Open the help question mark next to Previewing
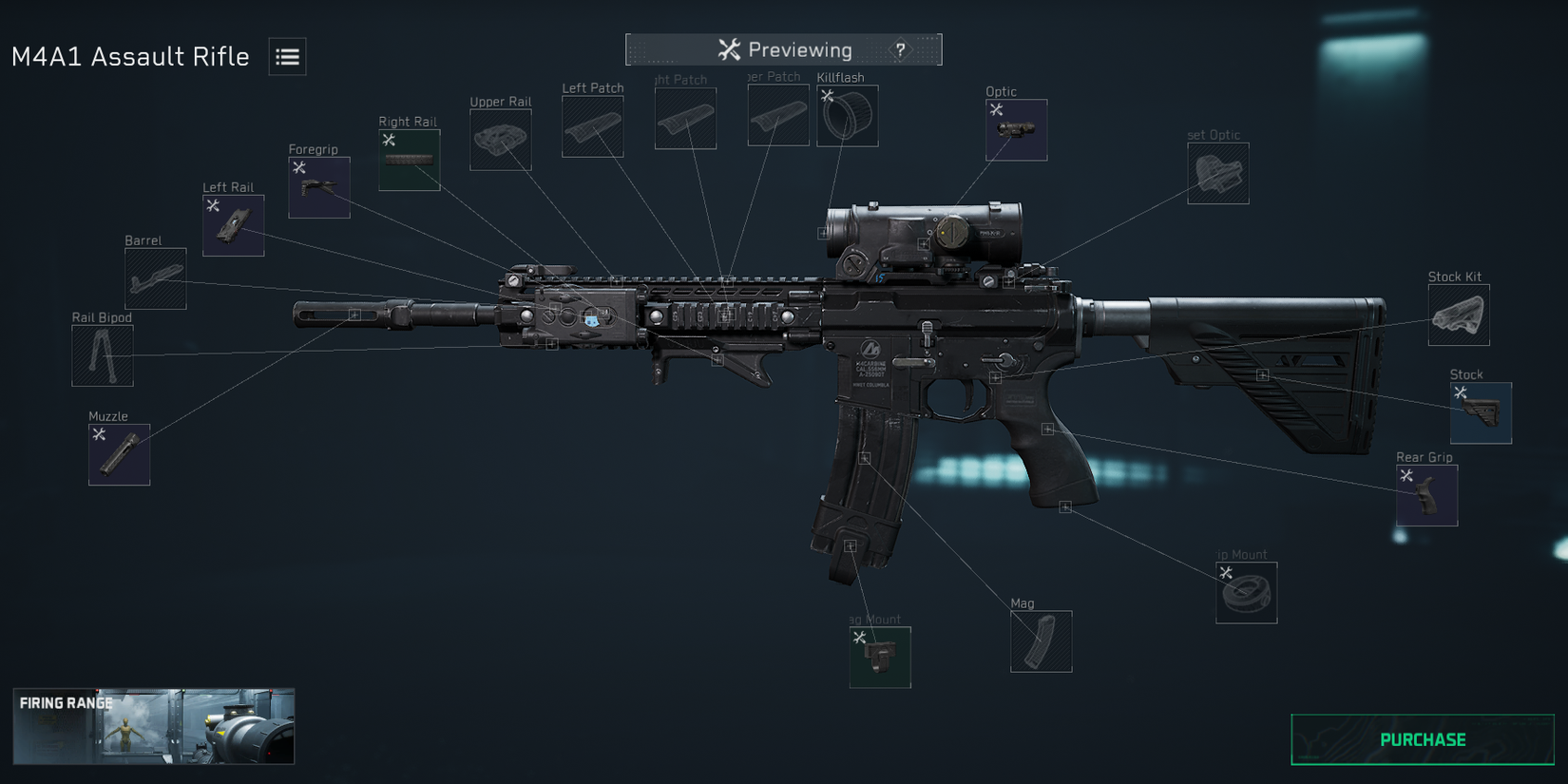The width and height of the screenshot is (1568, 784). [899, 49]
